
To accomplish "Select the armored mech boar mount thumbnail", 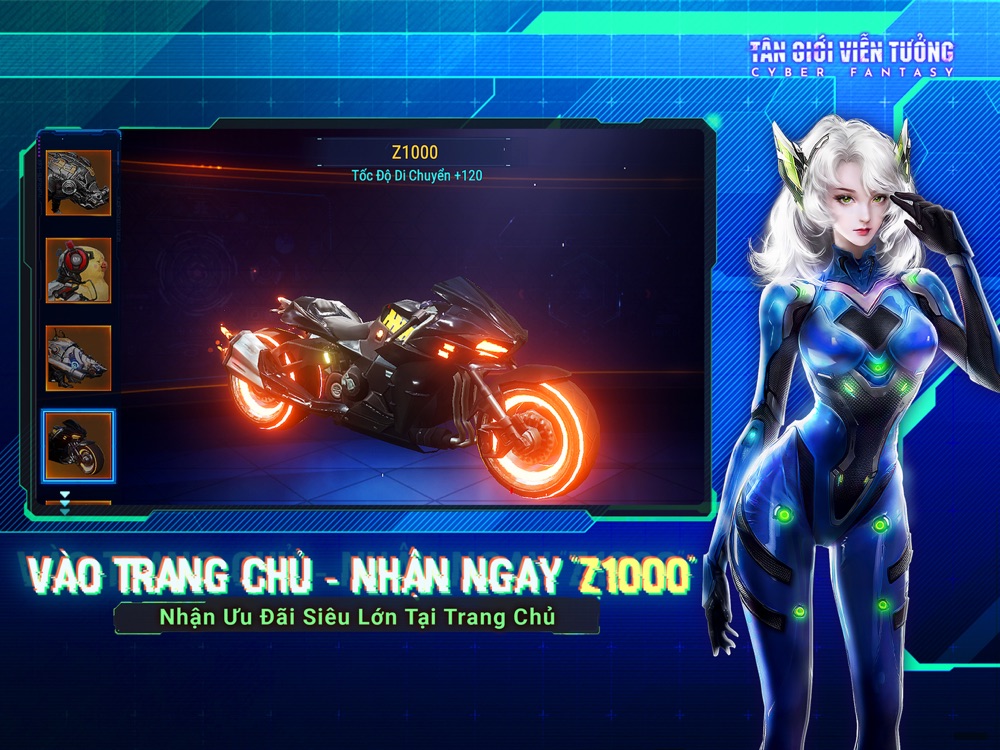I will (x=78, y=183).
